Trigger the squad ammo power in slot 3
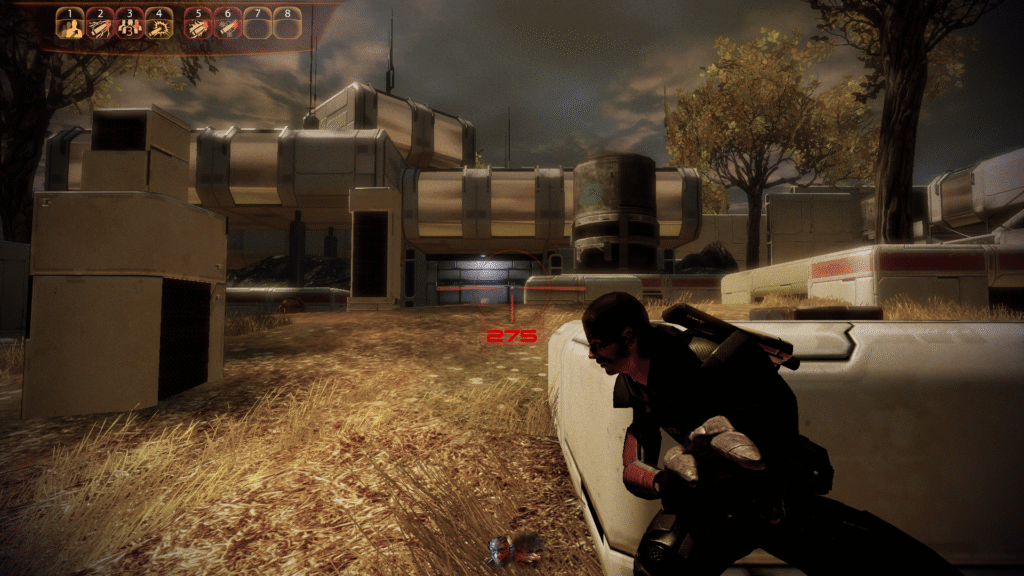The width and height of the screenshot is (1024, 576). tap(129, 25)
